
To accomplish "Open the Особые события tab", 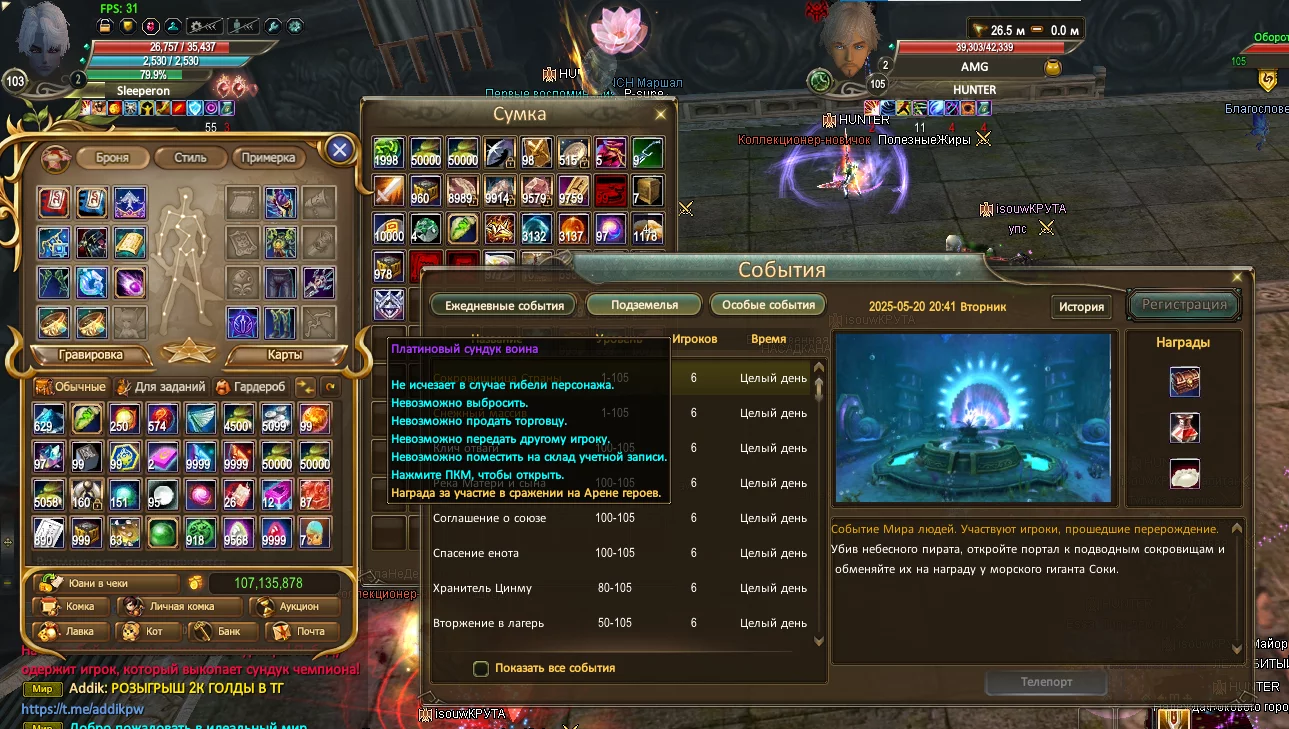I will coord(768,305).
